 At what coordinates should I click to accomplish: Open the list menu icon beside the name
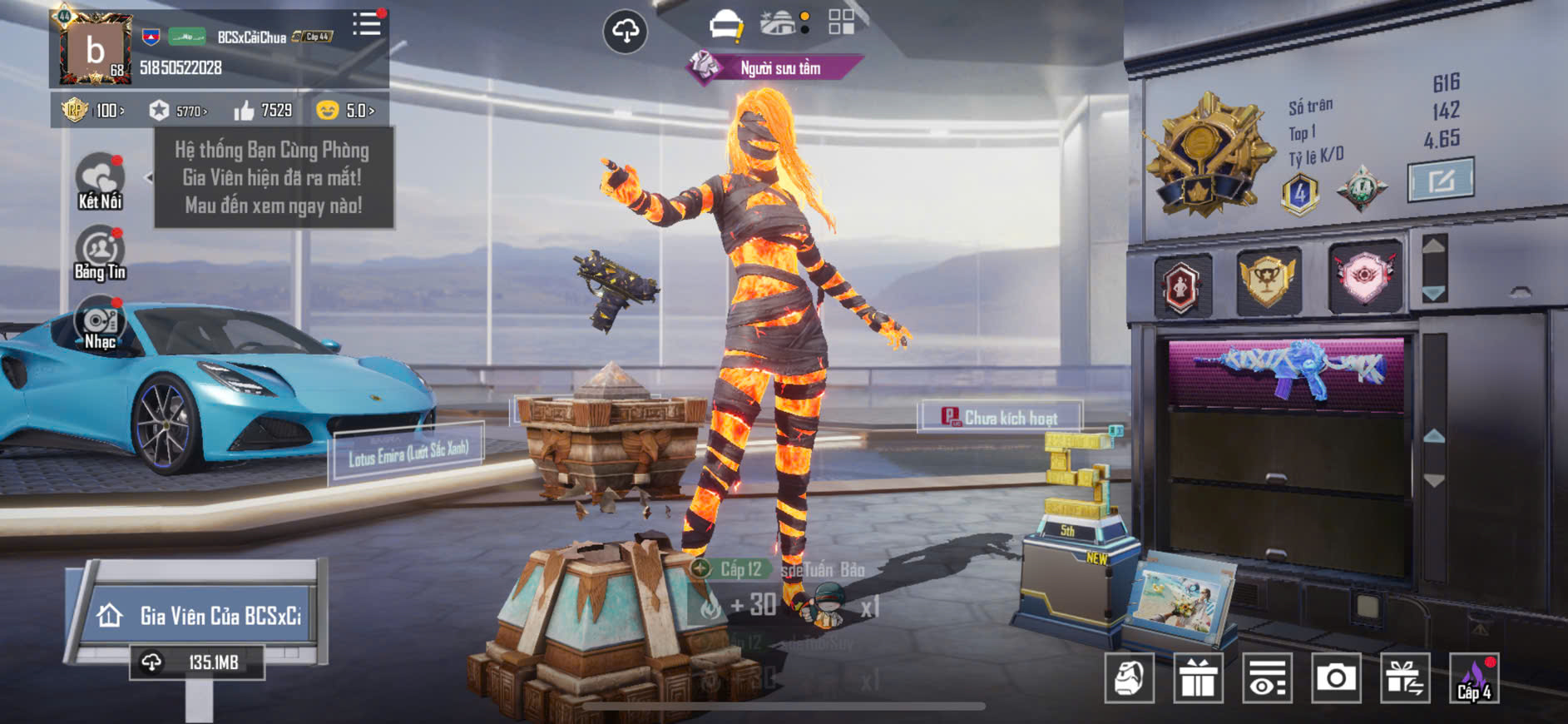click(x=366, y=24)
